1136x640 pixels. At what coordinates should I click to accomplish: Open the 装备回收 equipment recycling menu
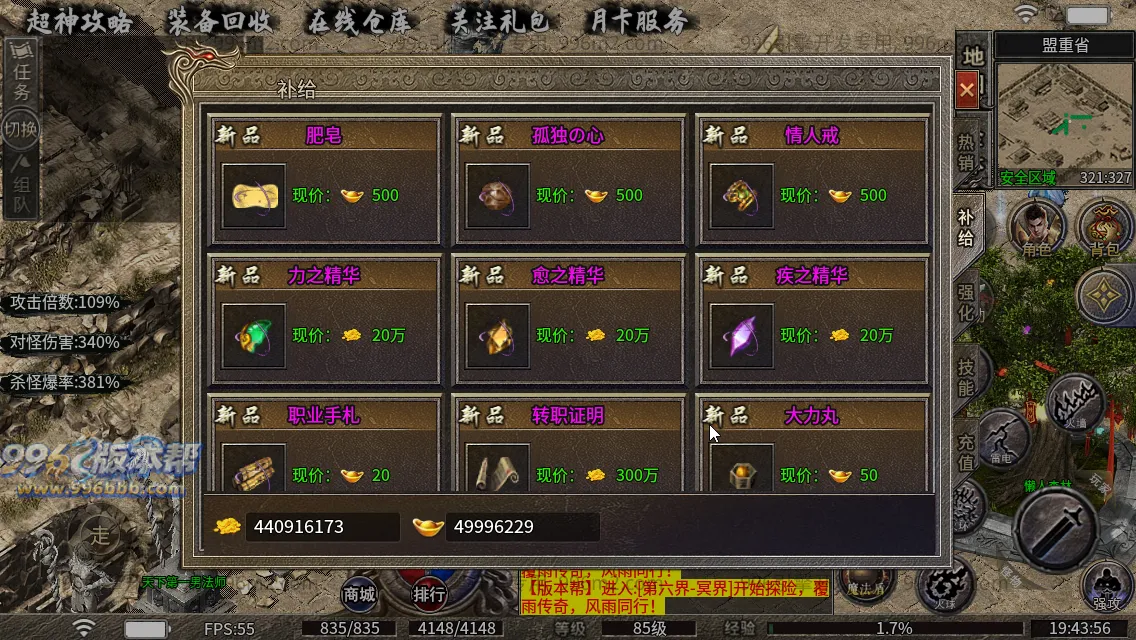click(219, 22)
